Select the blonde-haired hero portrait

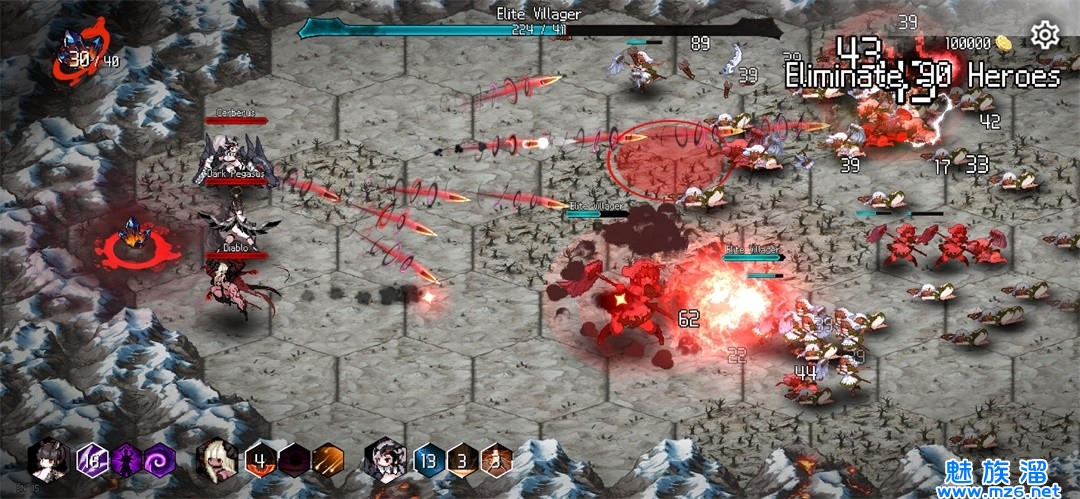click(x=216, y=461)
